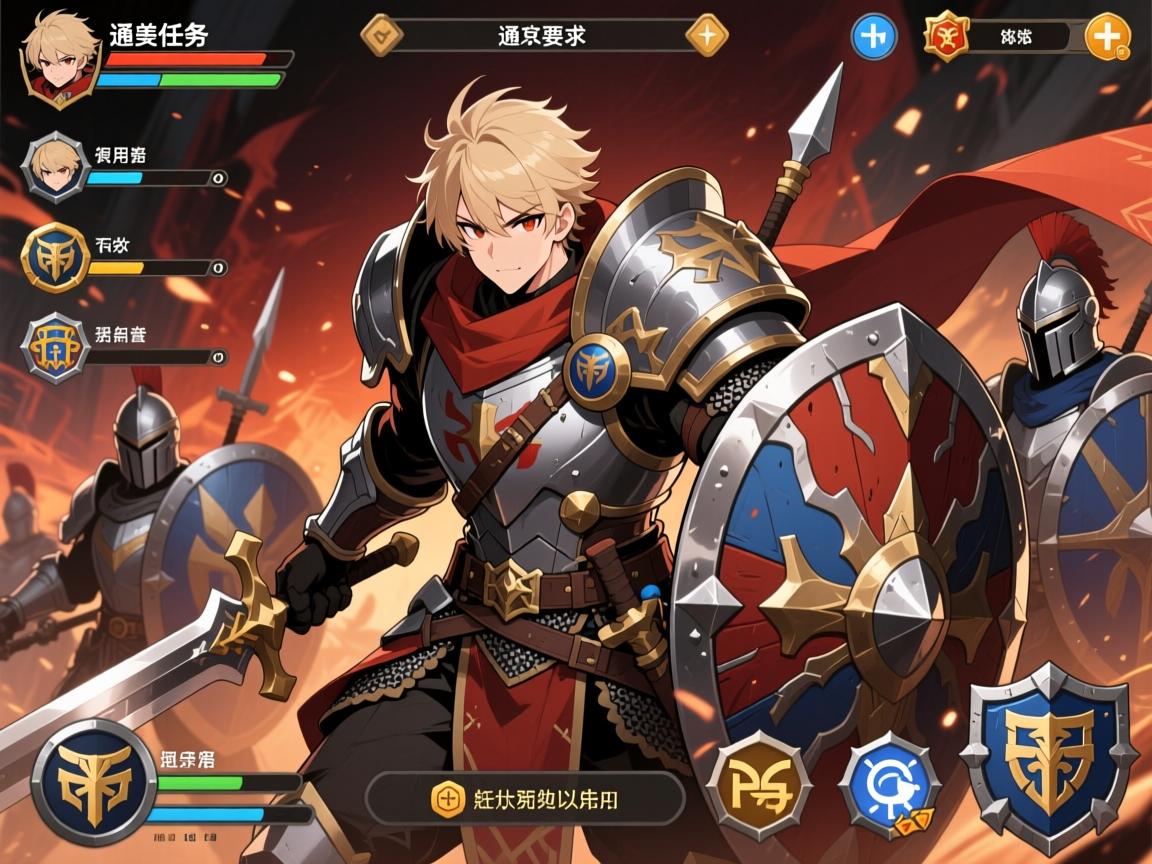Activate the gold PS octagon skill
This screenshot has height=864, width=1152.
click(758, 785)
